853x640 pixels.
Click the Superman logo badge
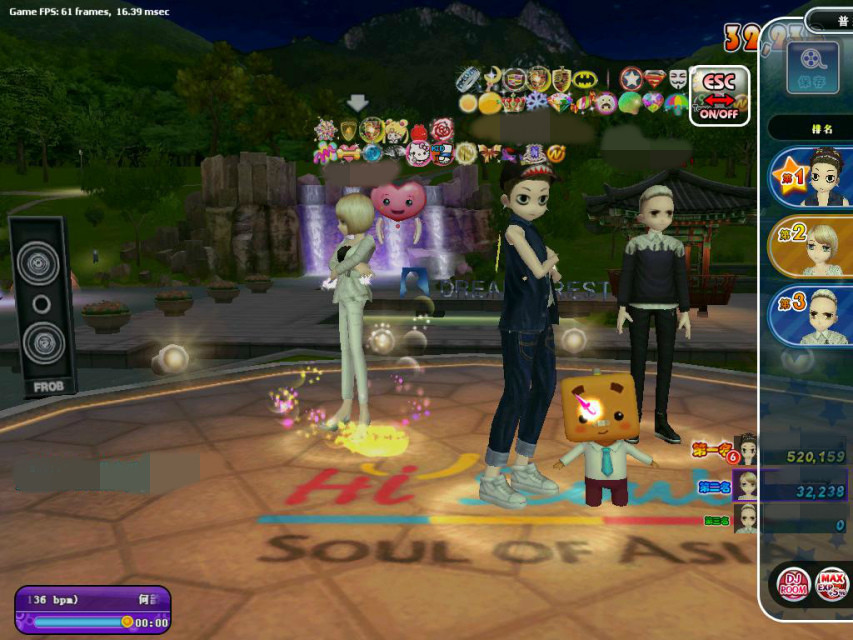(654, 79)
